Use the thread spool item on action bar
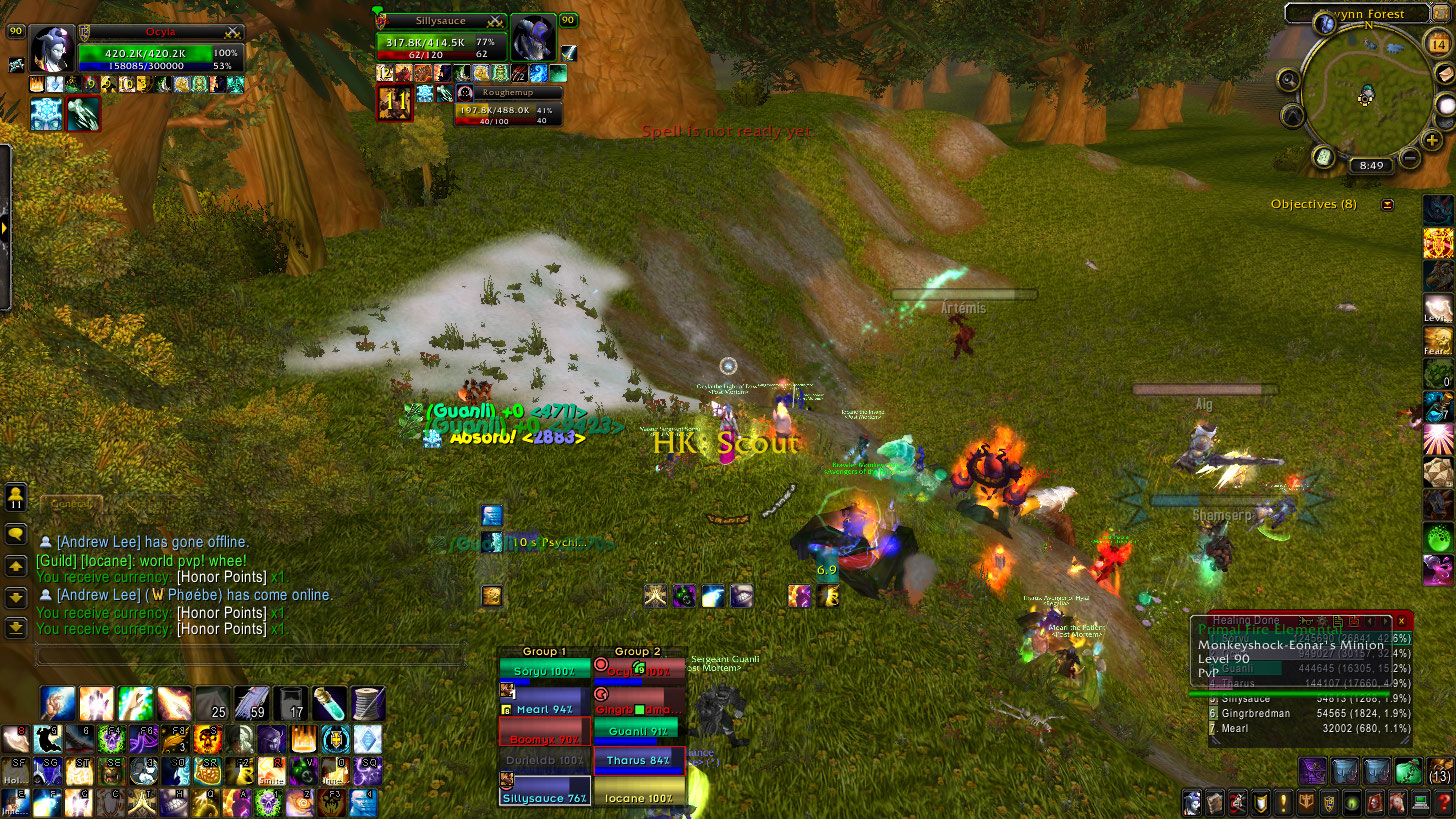The image size is (1456, 819). [368, 704]
